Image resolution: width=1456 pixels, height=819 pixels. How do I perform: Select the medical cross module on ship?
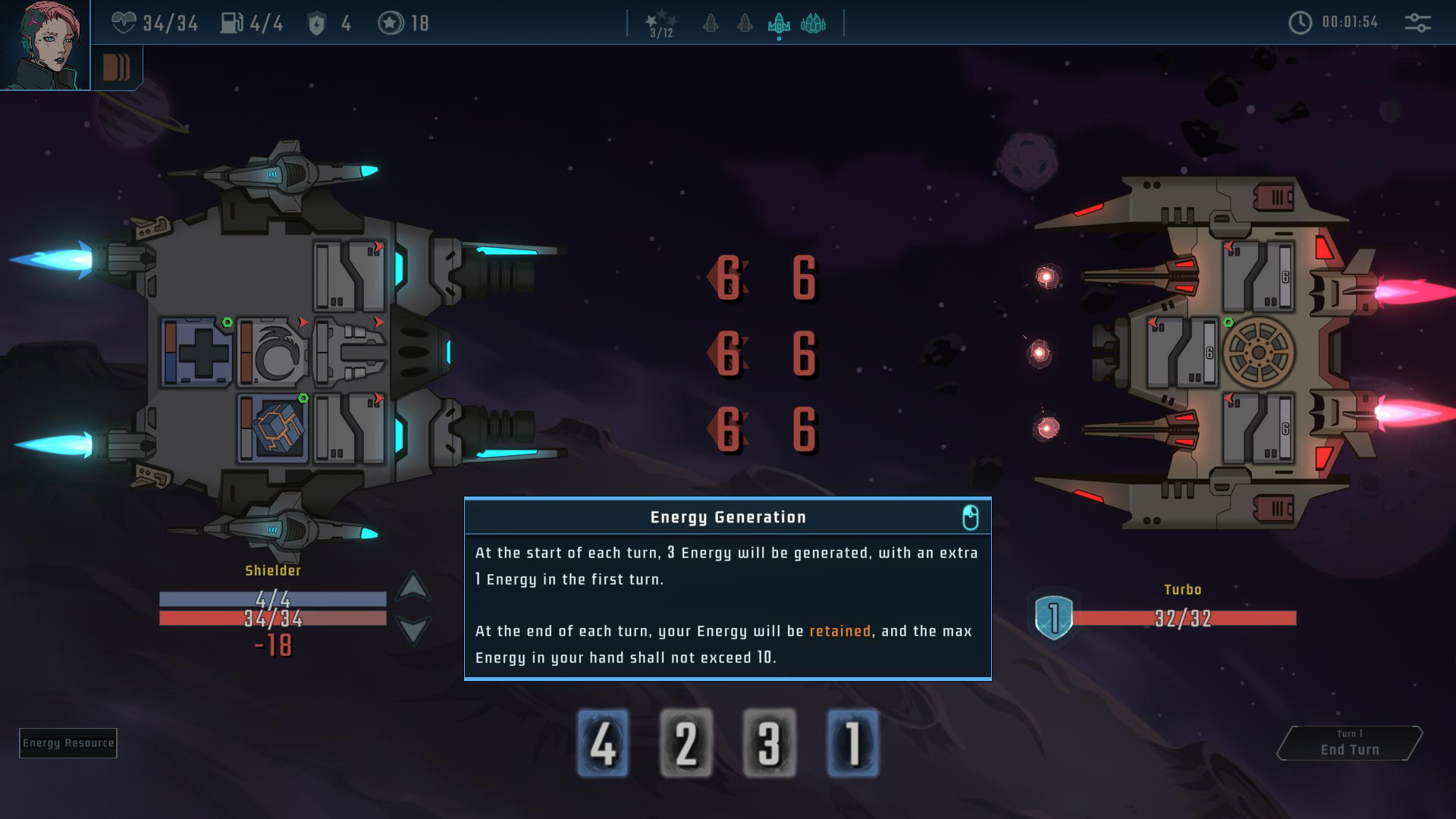[198, 353]
